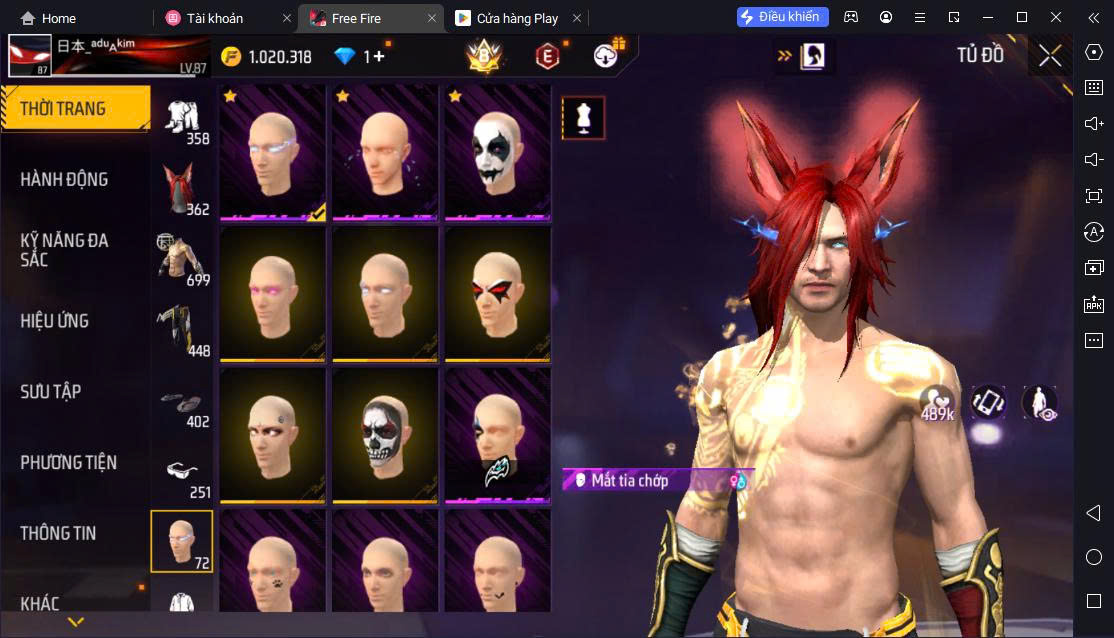Select the white clown face paint
The height and width of the screenshot is (638, 1114).
(497, 153)
